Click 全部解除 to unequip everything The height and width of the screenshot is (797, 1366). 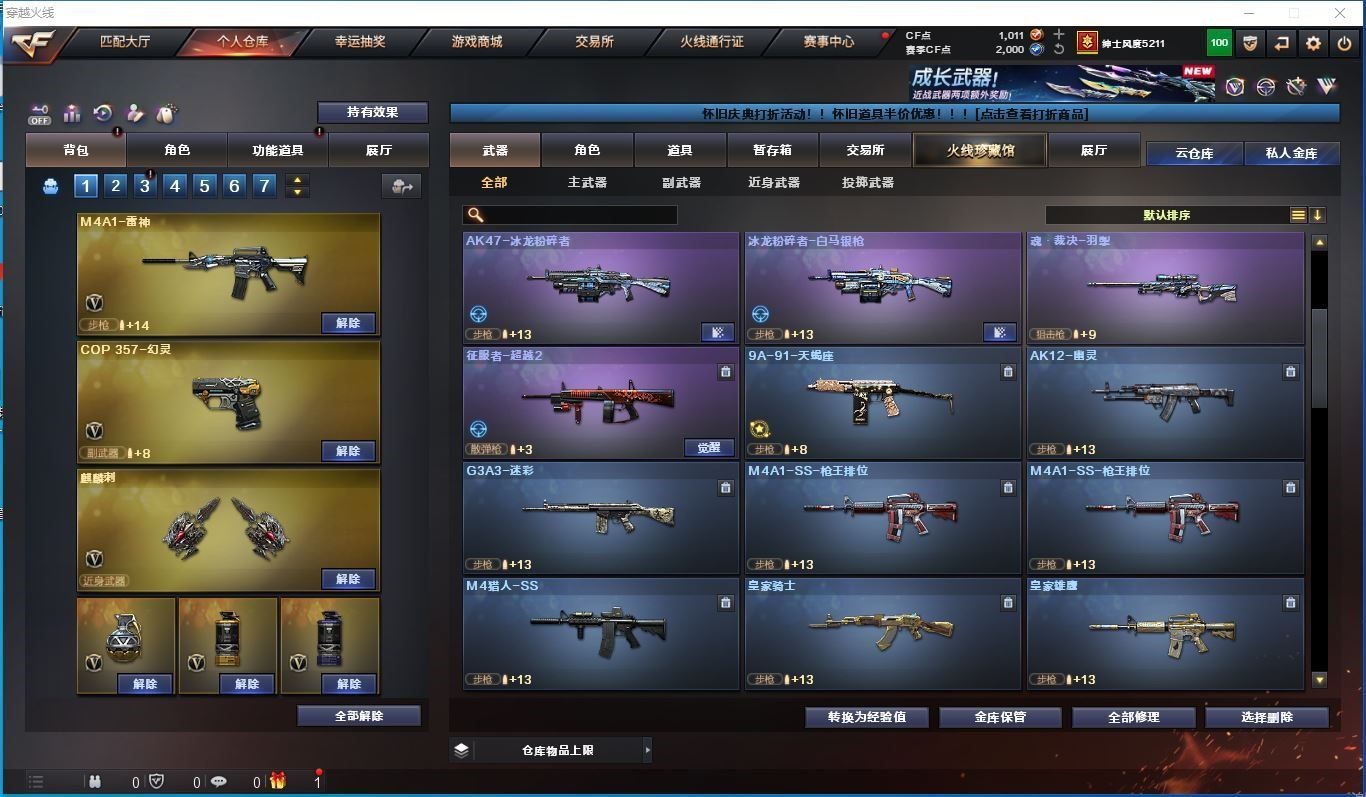coord(359,716)
